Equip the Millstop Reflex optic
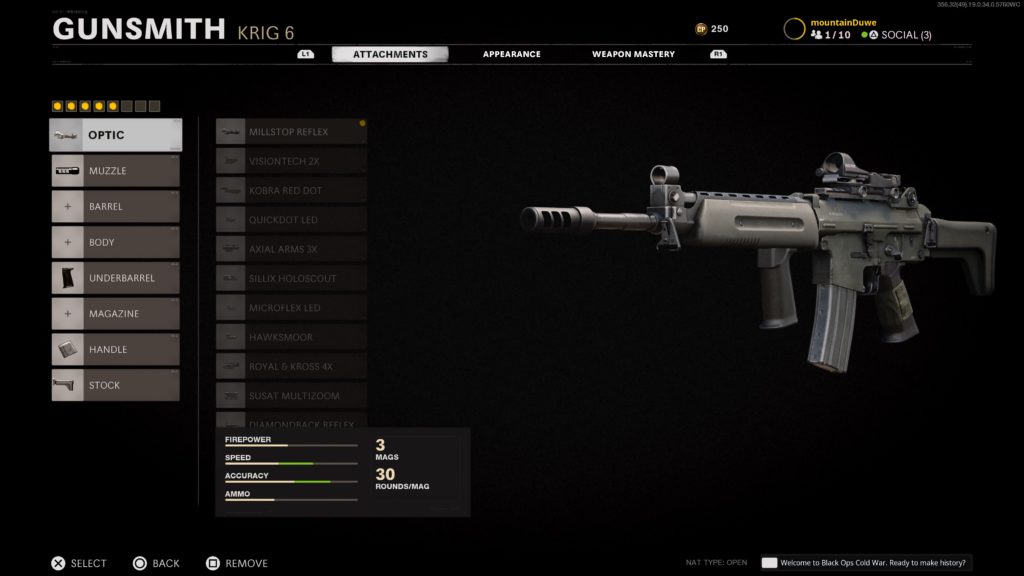Screen dimensions: 1024x576 [x=291, y=132]
